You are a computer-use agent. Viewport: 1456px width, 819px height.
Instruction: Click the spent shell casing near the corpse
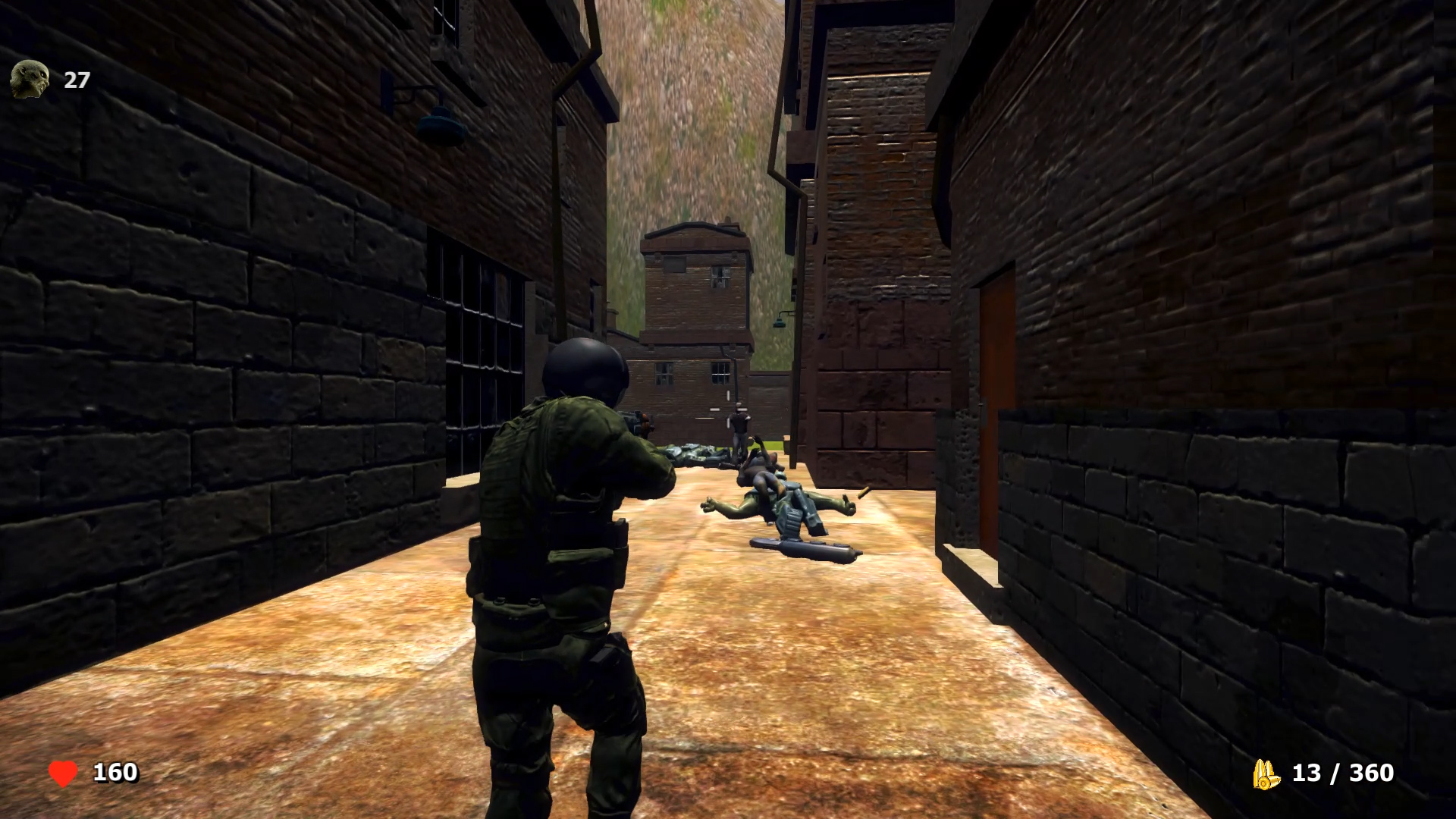coord(864,492)
